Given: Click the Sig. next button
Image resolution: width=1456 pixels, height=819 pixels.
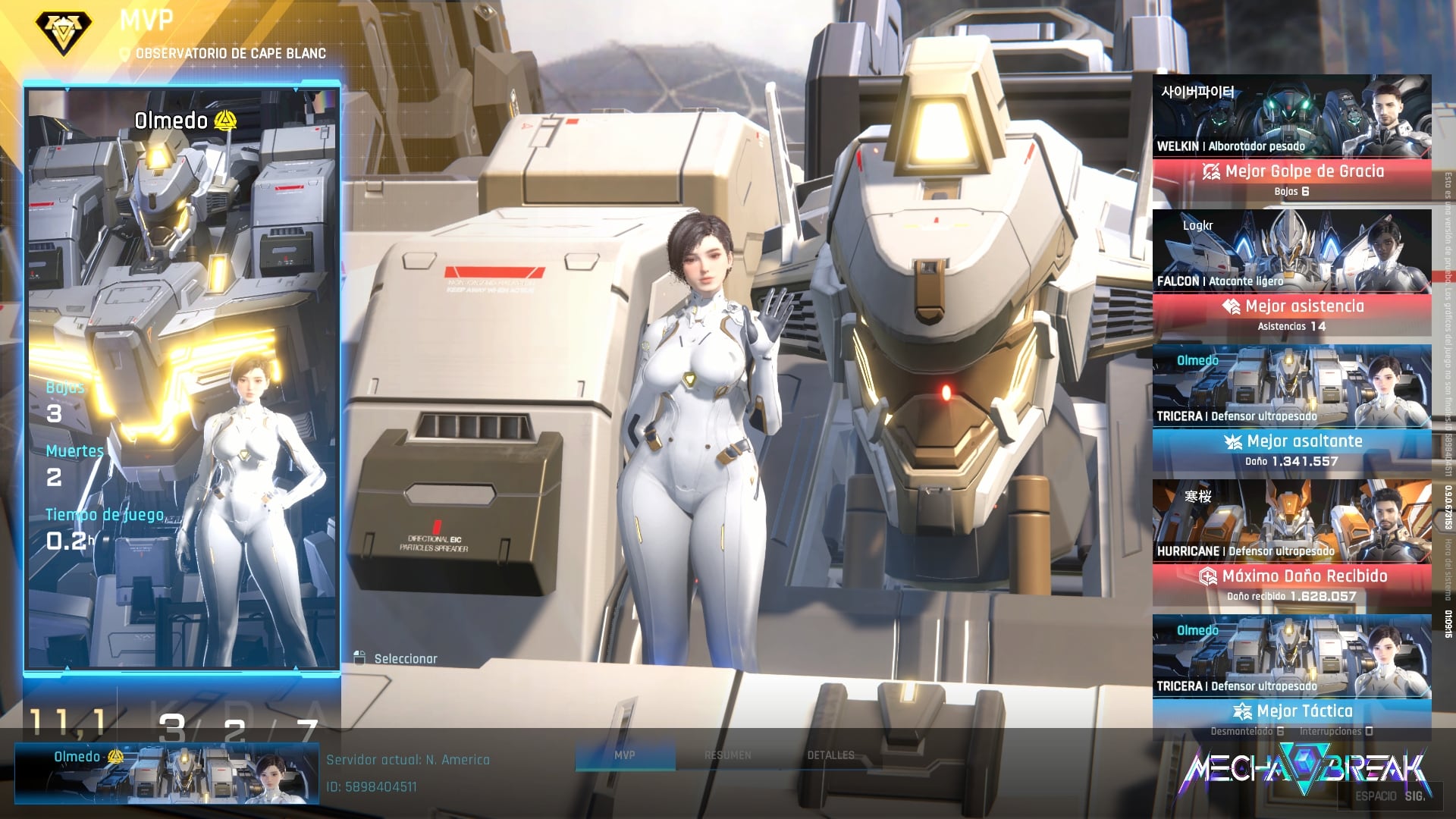Looking at the screenshot, I should pyautogui.click(x=1414, y=796).
